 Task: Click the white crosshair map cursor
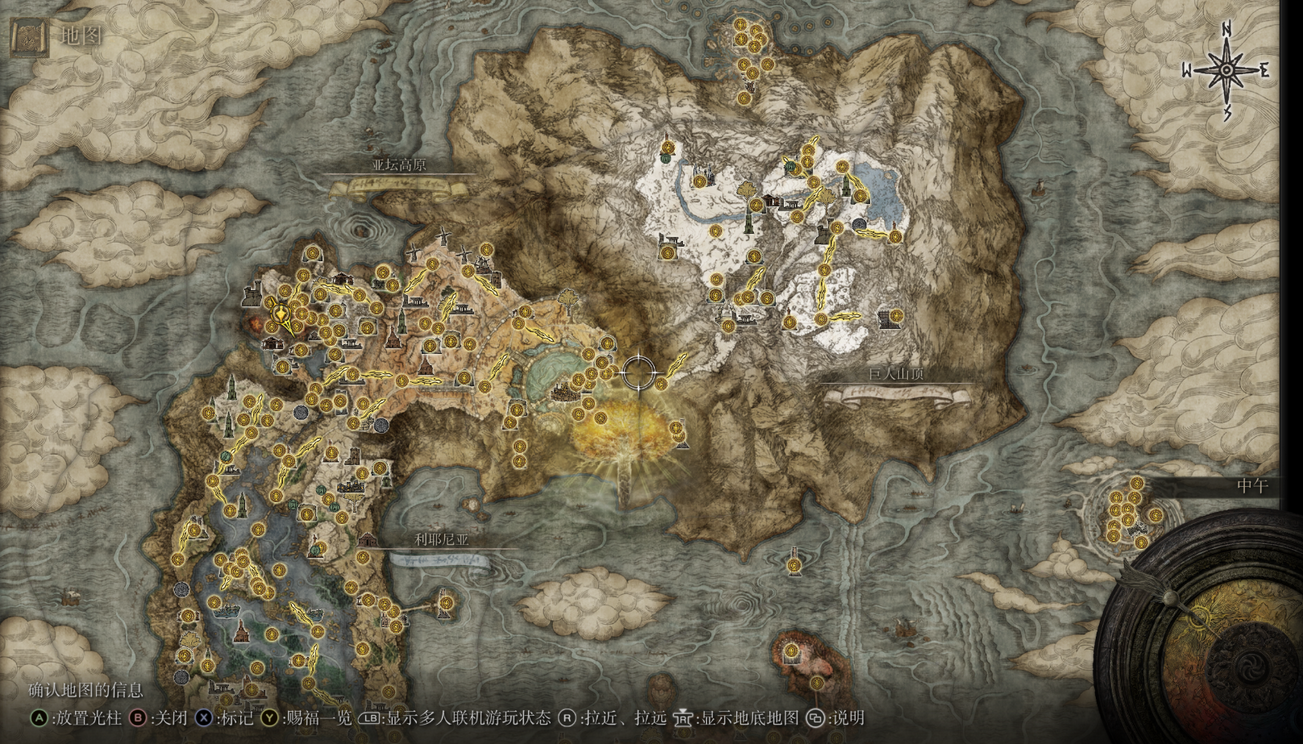[x=639, y=373]
